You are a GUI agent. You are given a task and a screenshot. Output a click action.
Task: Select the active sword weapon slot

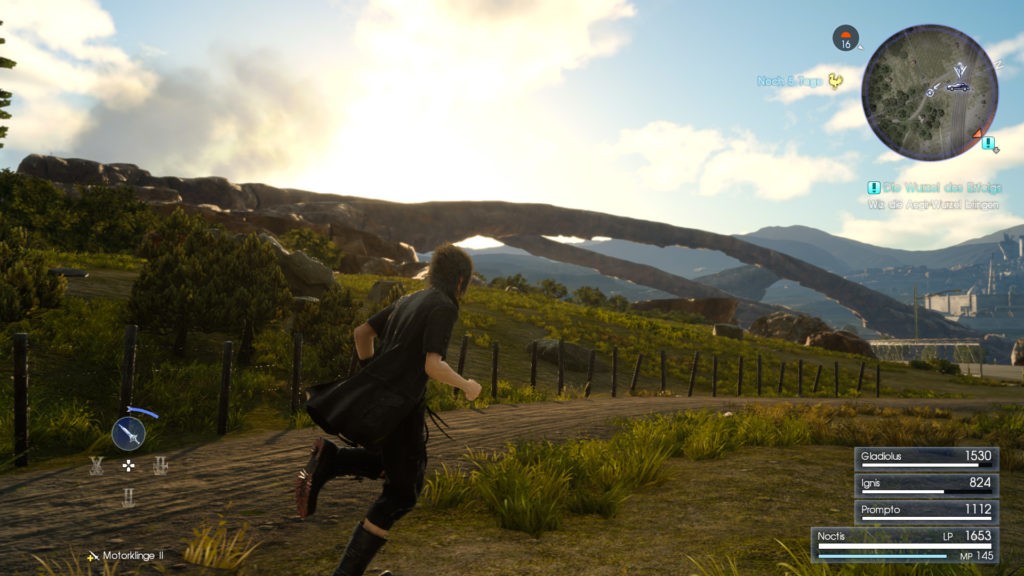128,433
